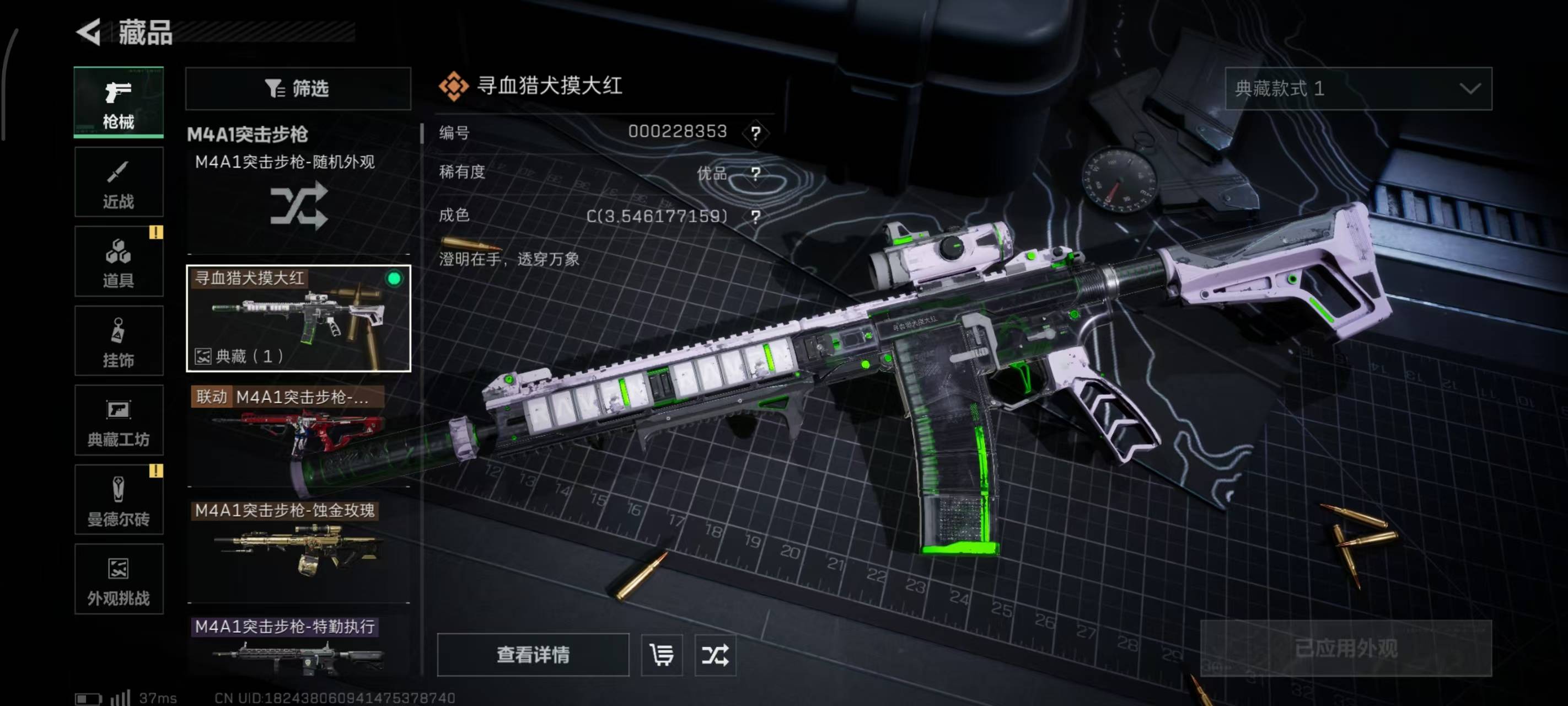This screenshot has width=1568, height=706.
Task: Open the 挂饰 charms category
Action: [x=119, y=341]
